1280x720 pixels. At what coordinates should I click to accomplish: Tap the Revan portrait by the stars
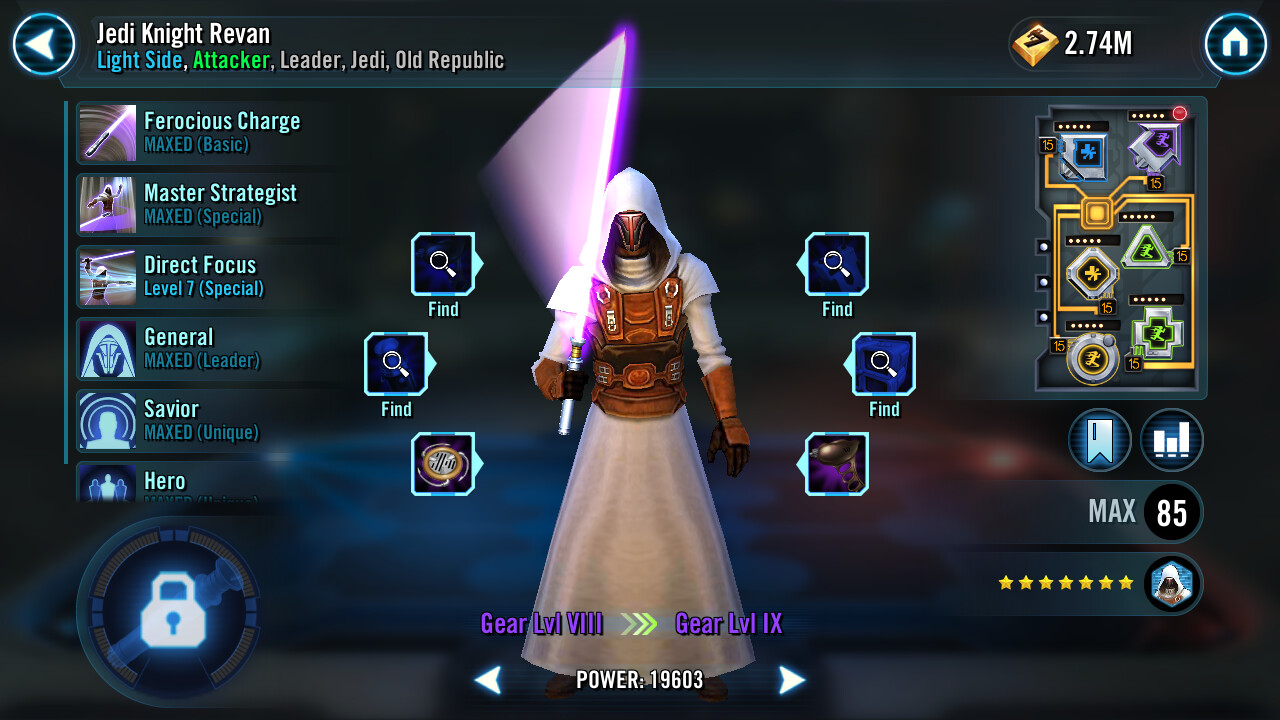[x=1171, y=583]
